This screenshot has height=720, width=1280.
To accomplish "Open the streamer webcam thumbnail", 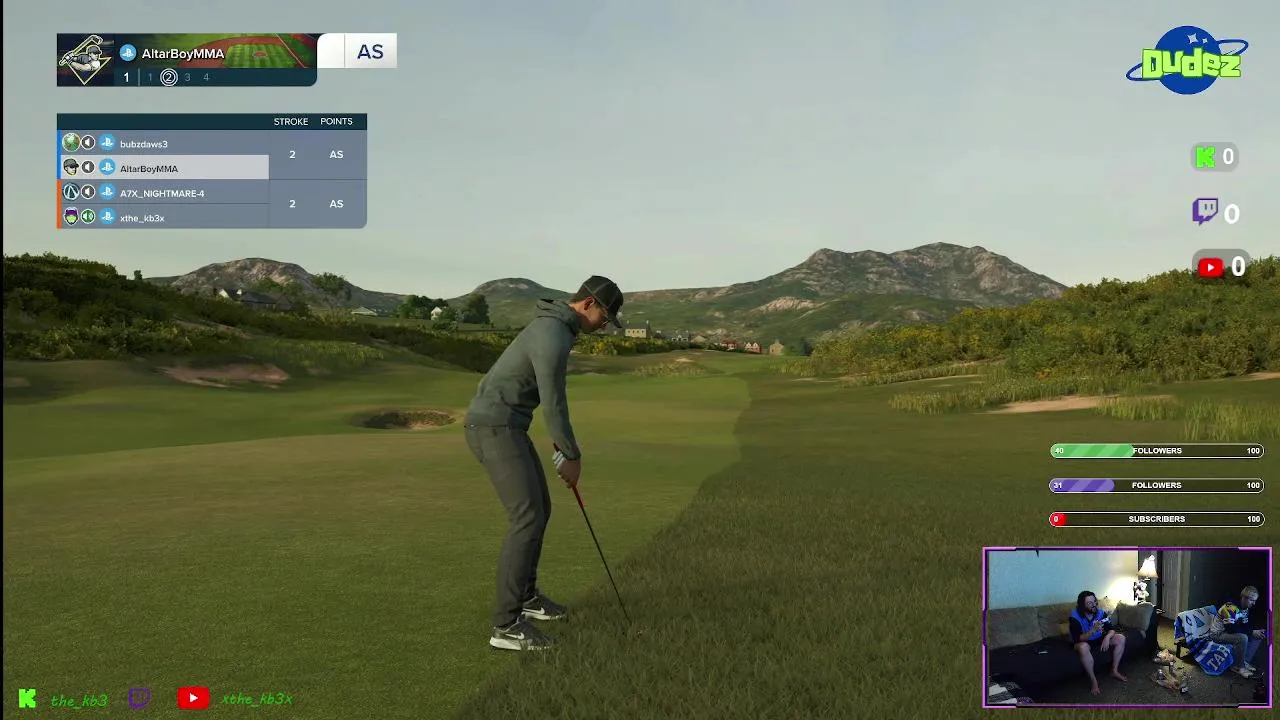I will [1127, 627].
